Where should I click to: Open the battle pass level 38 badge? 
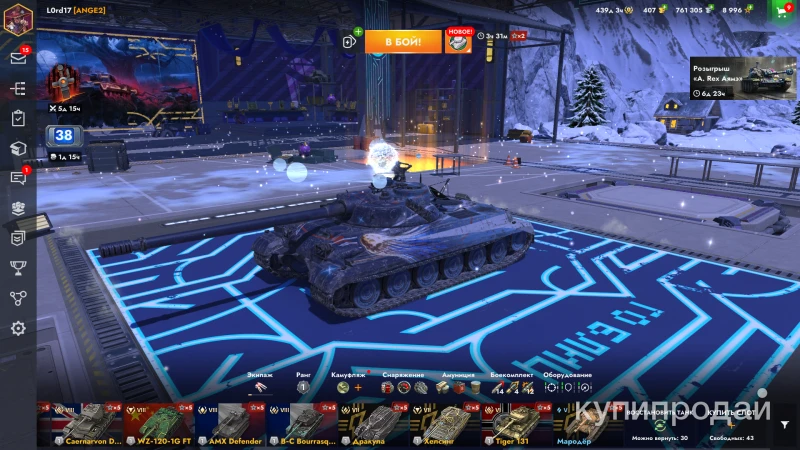(63, 136)
